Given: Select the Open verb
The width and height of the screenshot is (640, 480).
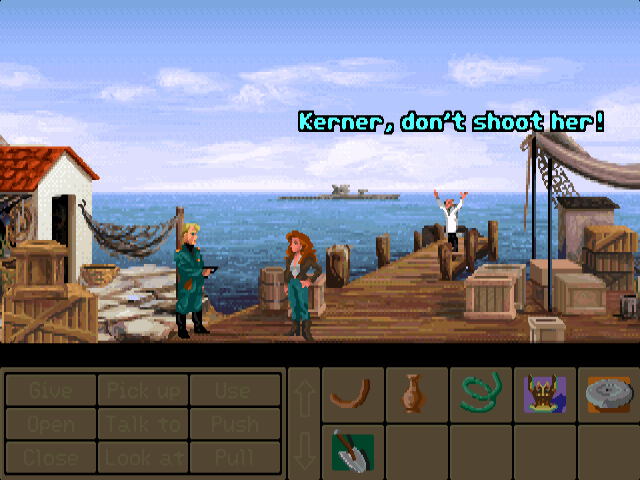Looking at the screenshot, I should coord(51,423).
